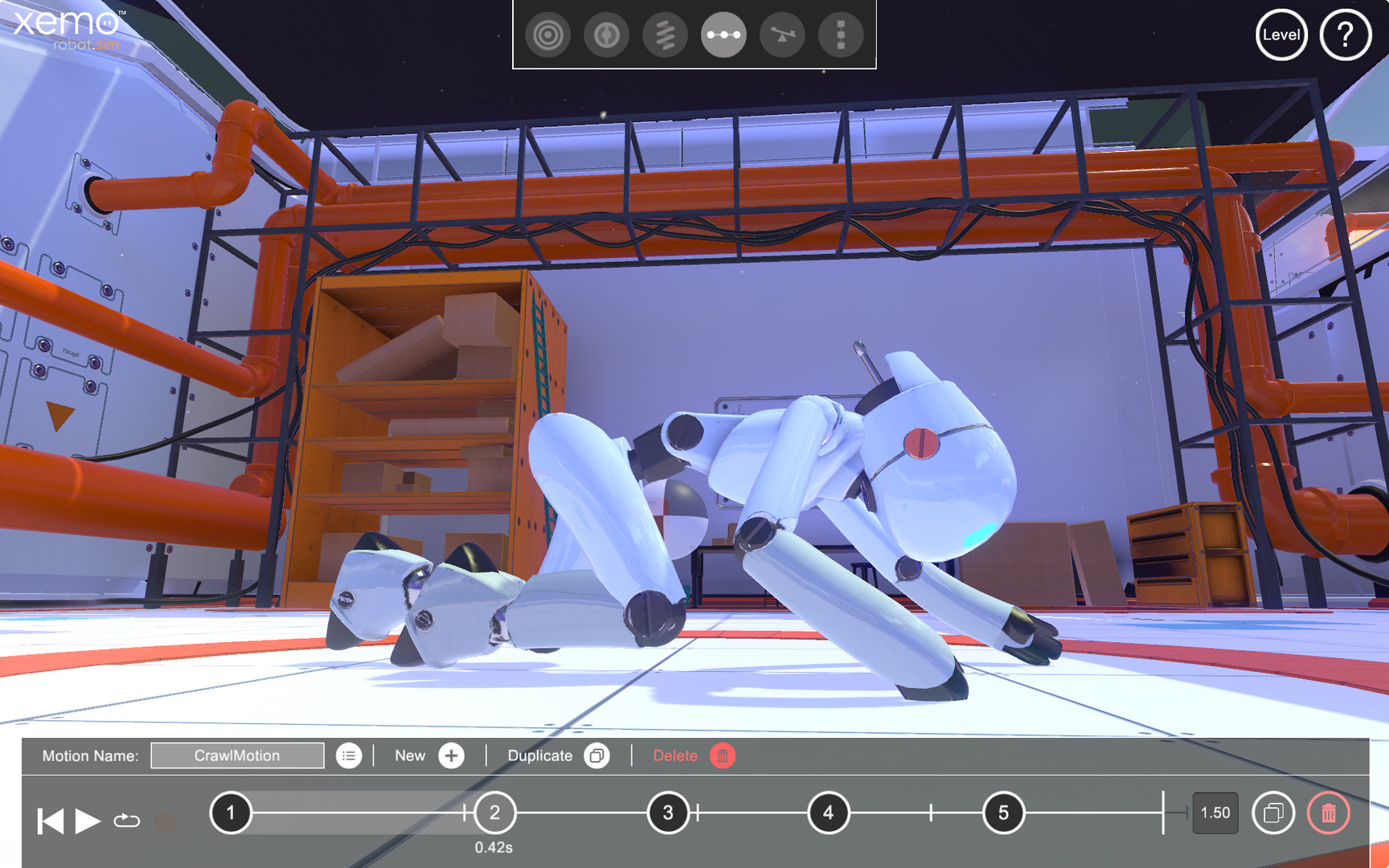The width and height of the screenshot is (1389, 868).
Task: Delete the CrawlMotion sequence
Action: (722, 755)
